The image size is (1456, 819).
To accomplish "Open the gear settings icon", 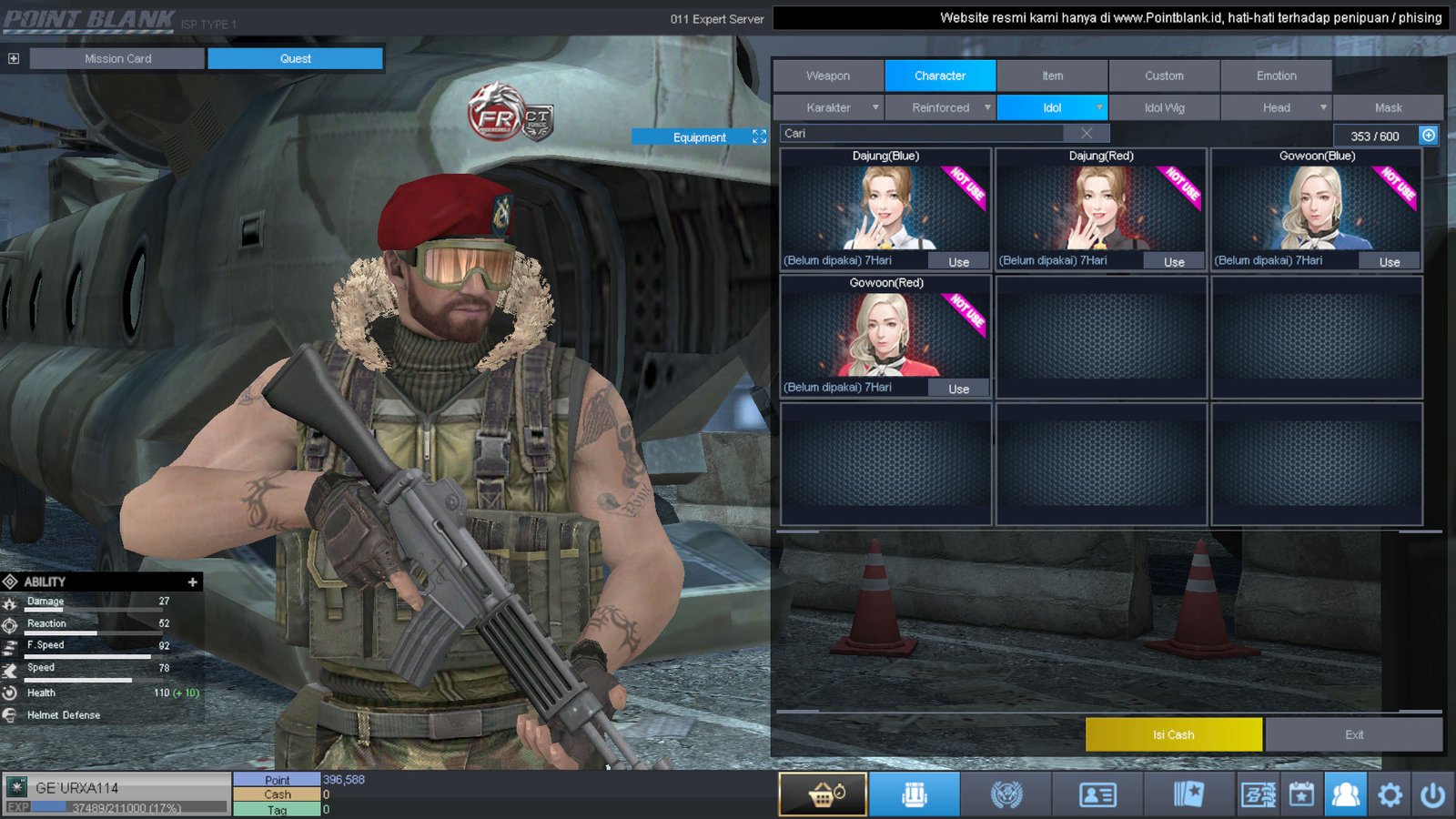I will 1390,794.
